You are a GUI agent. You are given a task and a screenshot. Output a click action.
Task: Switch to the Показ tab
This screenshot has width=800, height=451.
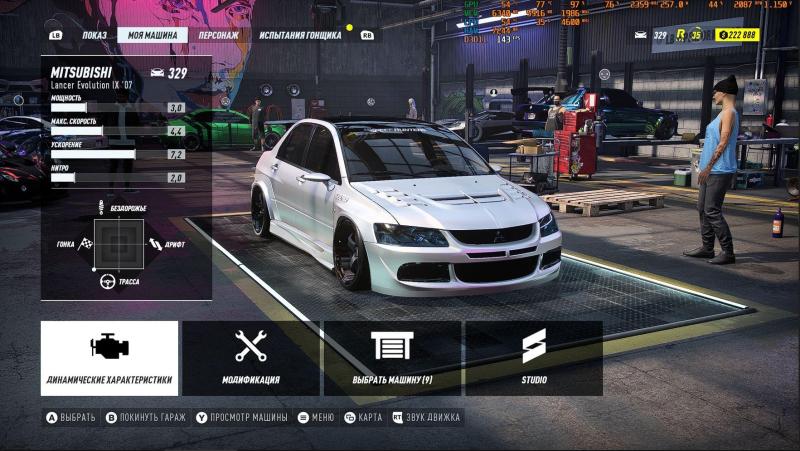point(94,35)
